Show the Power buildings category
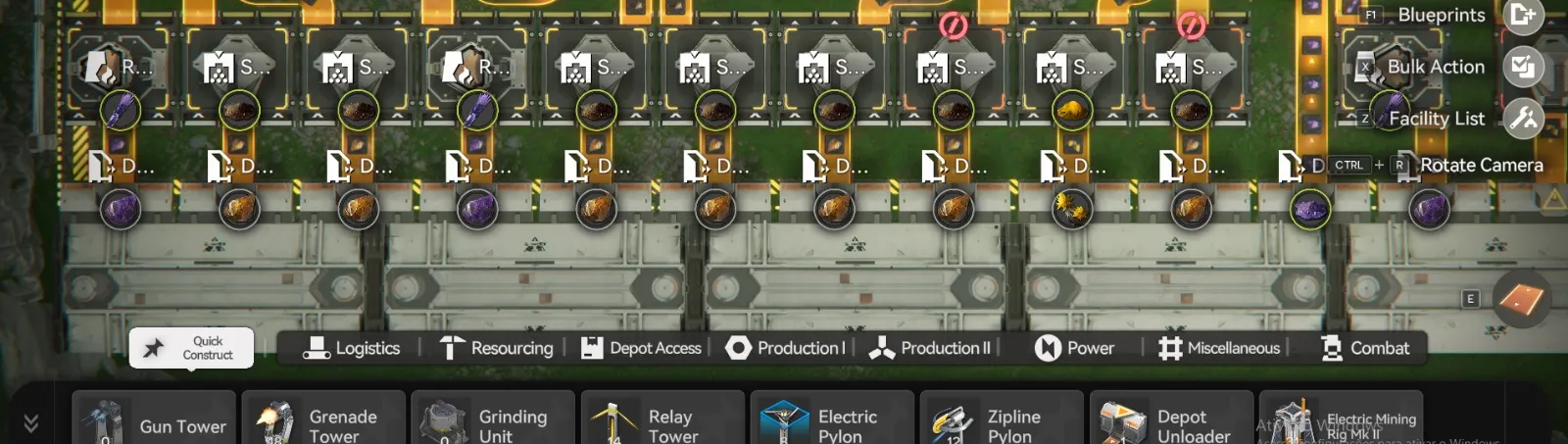 (x=1075, y=348)
